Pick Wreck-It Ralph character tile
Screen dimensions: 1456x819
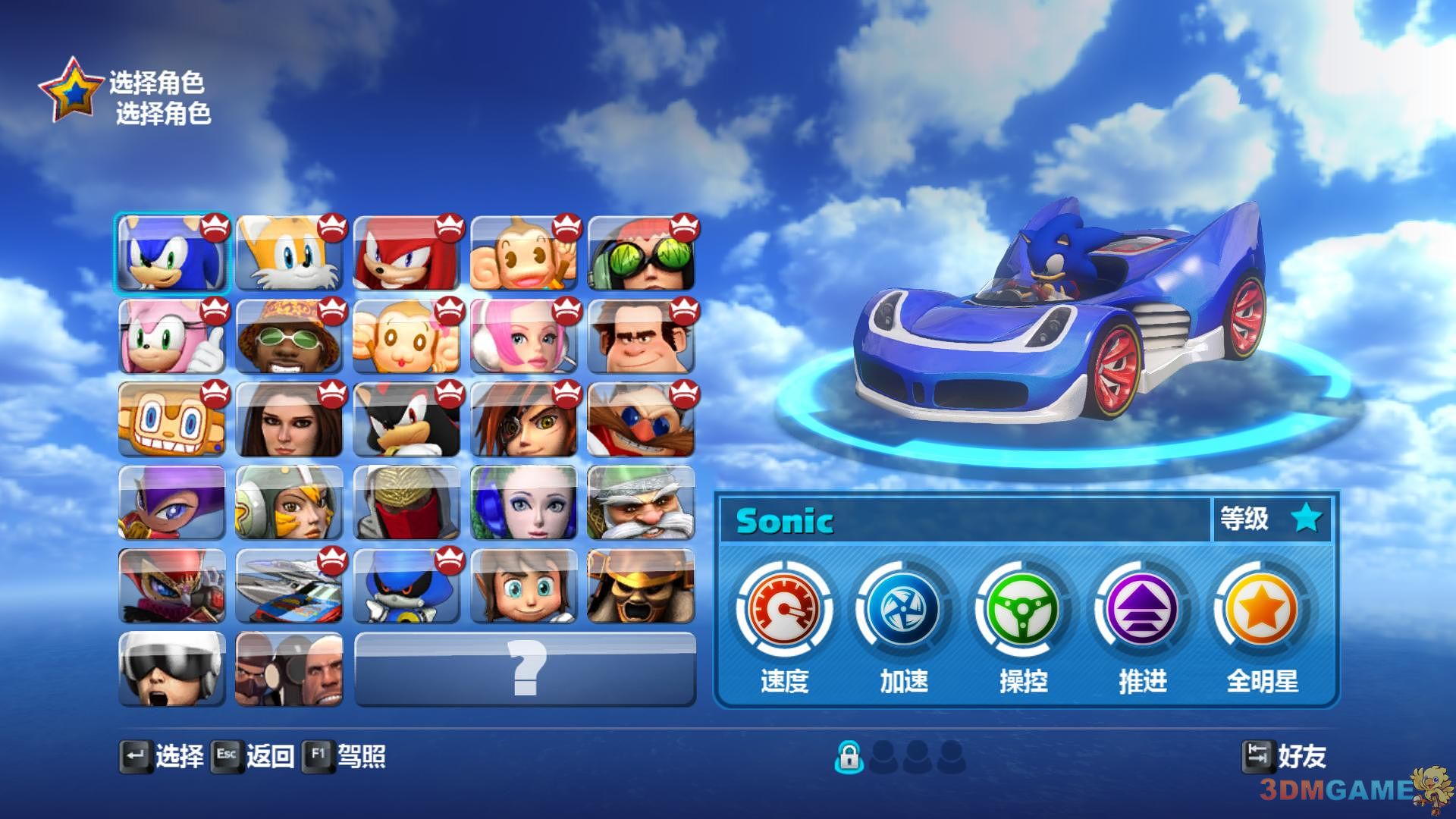tap(641, 337)
